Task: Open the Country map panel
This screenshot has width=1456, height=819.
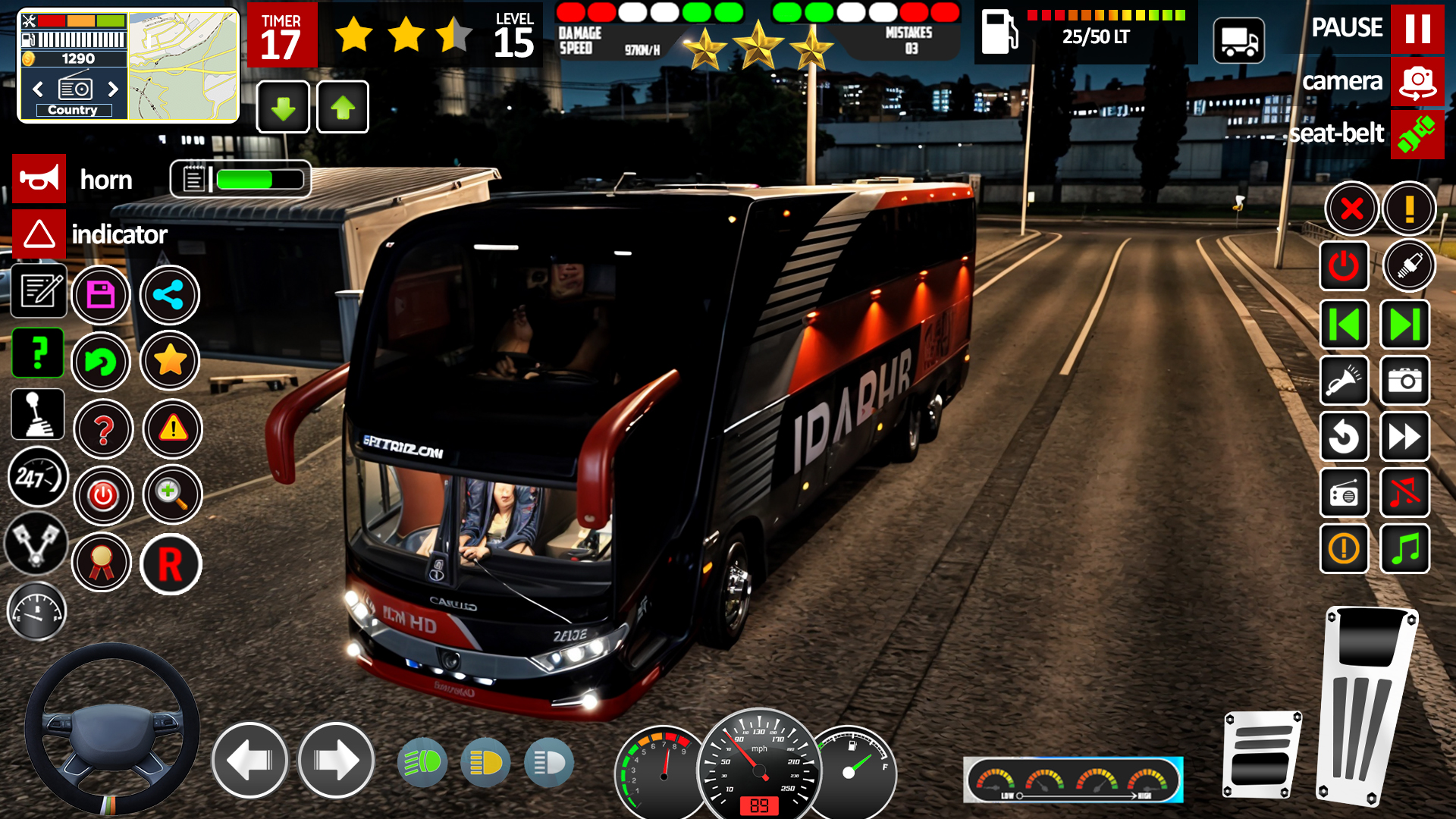Action: (72, 110)
